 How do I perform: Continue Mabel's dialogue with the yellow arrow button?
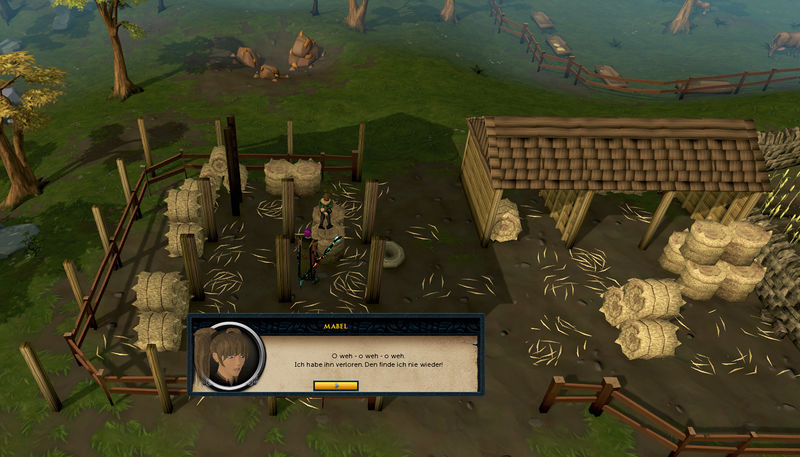point(335,385)
